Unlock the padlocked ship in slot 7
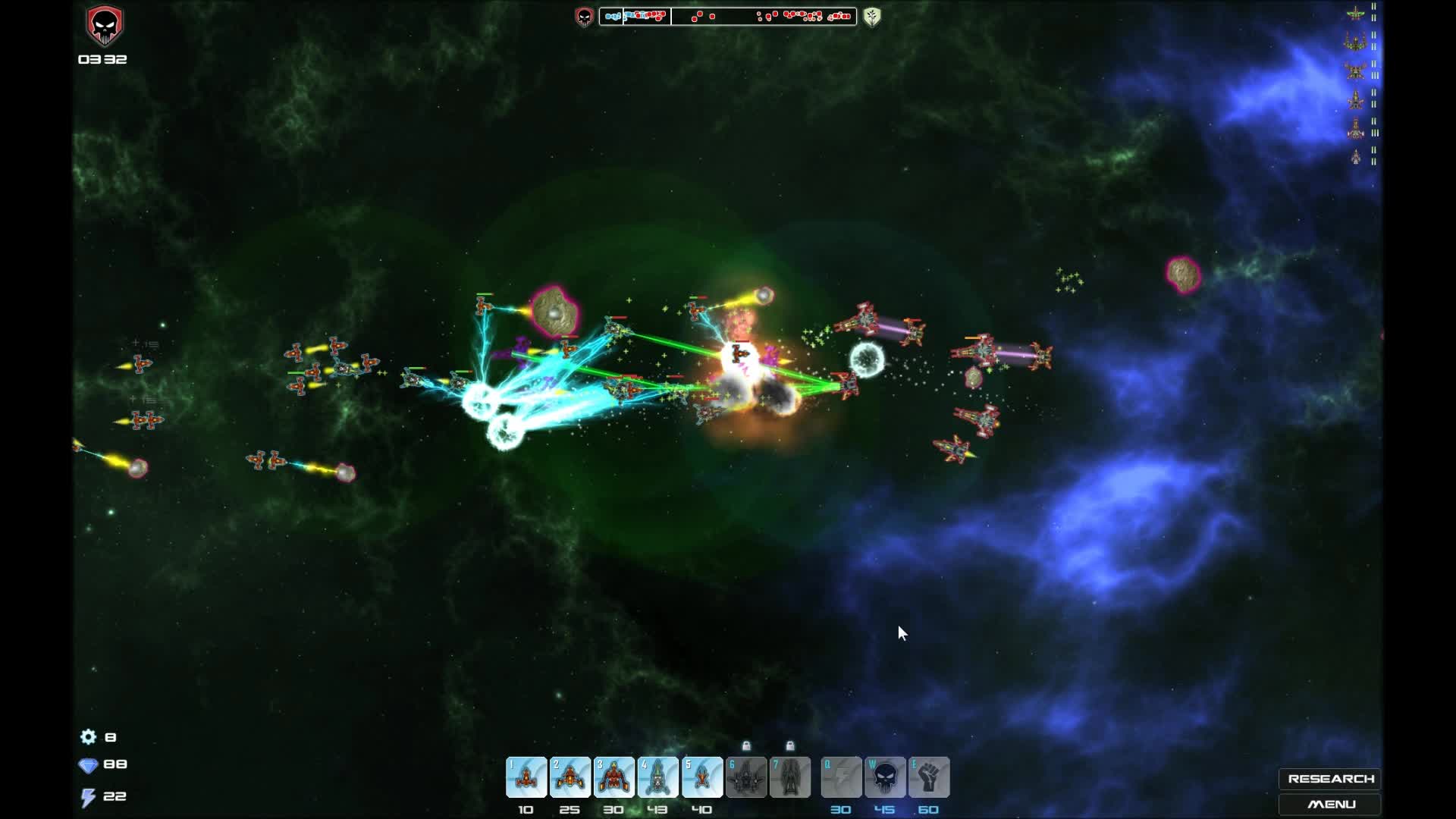1456x819 pixels. (x=791, y=777)
